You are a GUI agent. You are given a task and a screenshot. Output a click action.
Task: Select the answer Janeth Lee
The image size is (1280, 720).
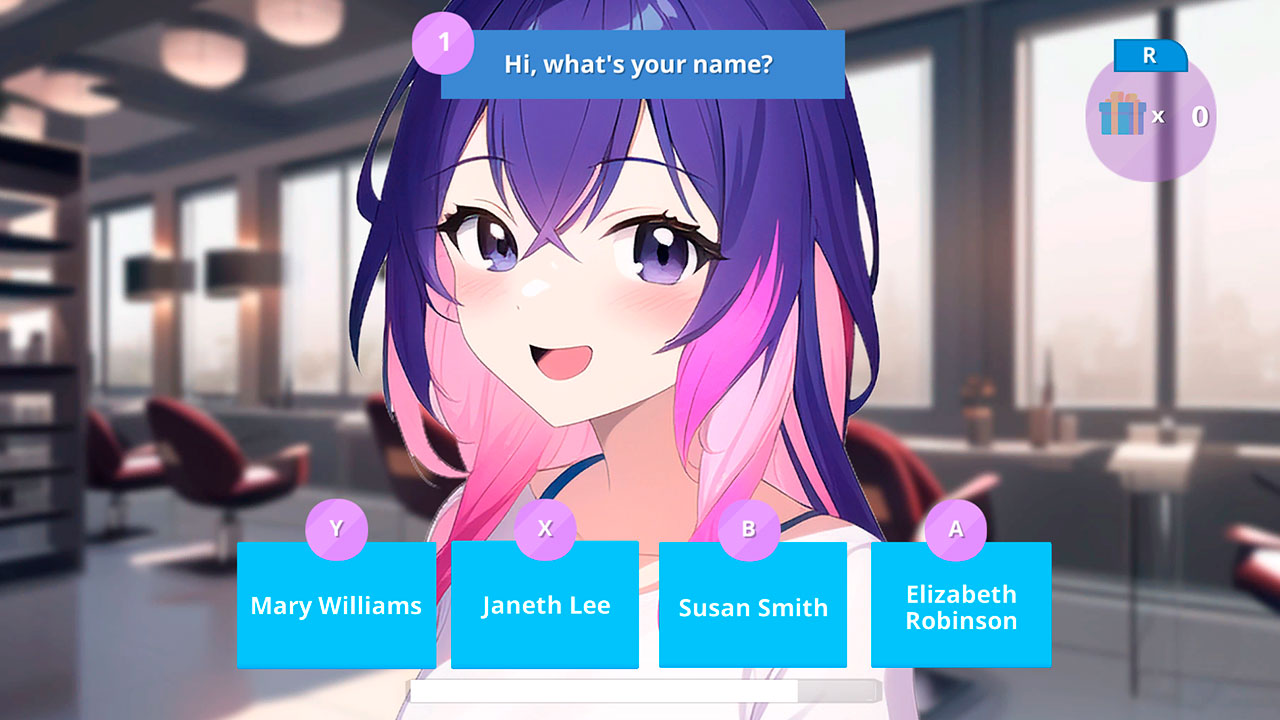point(545,604)
